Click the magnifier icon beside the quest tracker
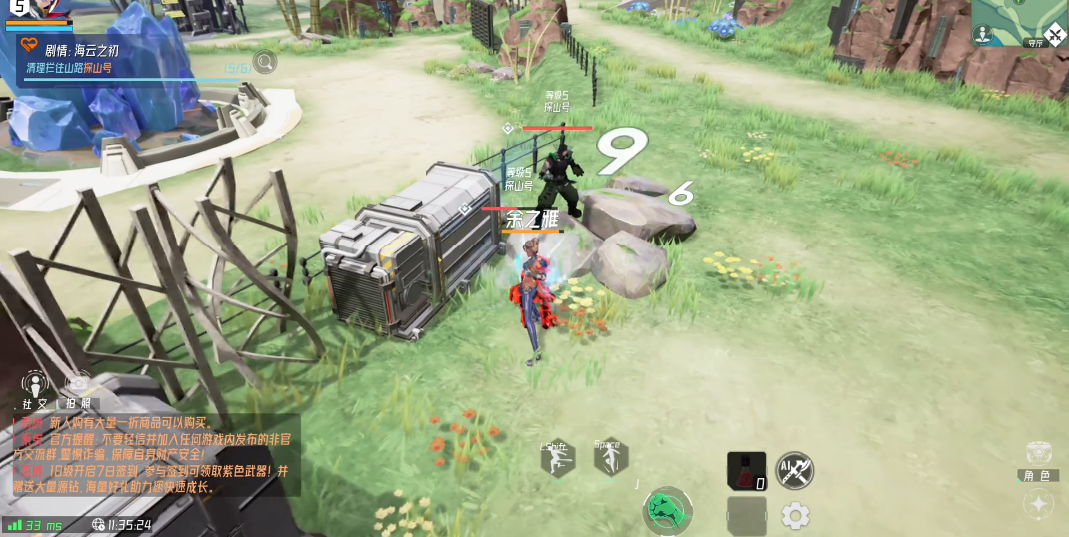This screenshot has height=537, width=1069. pos(265,63)
